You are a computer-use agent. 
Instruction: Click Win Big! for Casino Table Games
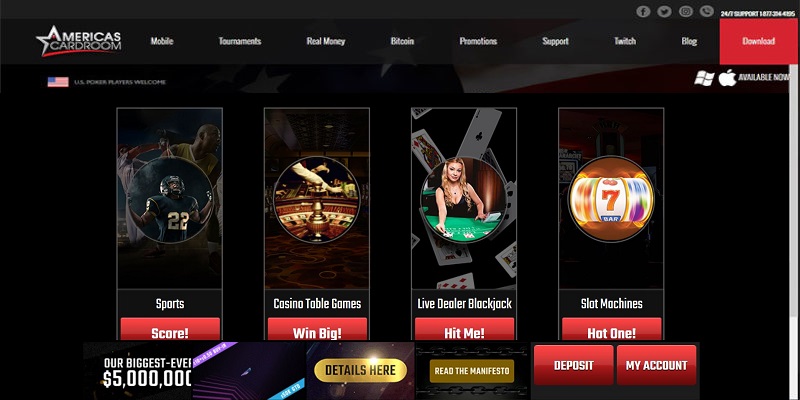317,331
